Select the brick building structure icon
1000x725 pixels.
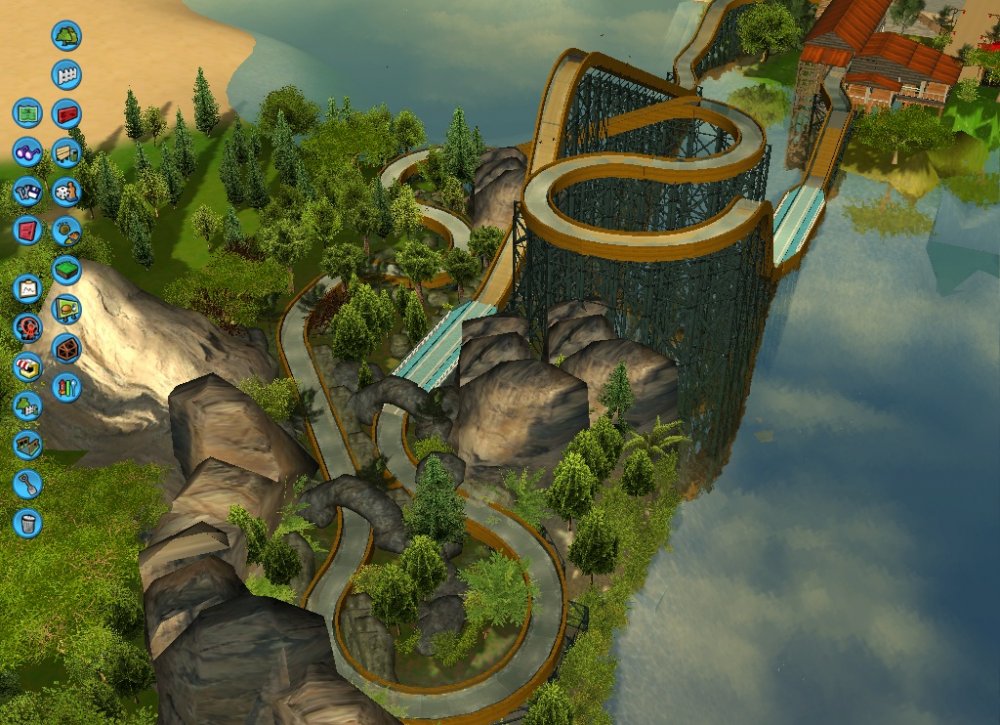(x=66, y=347)
